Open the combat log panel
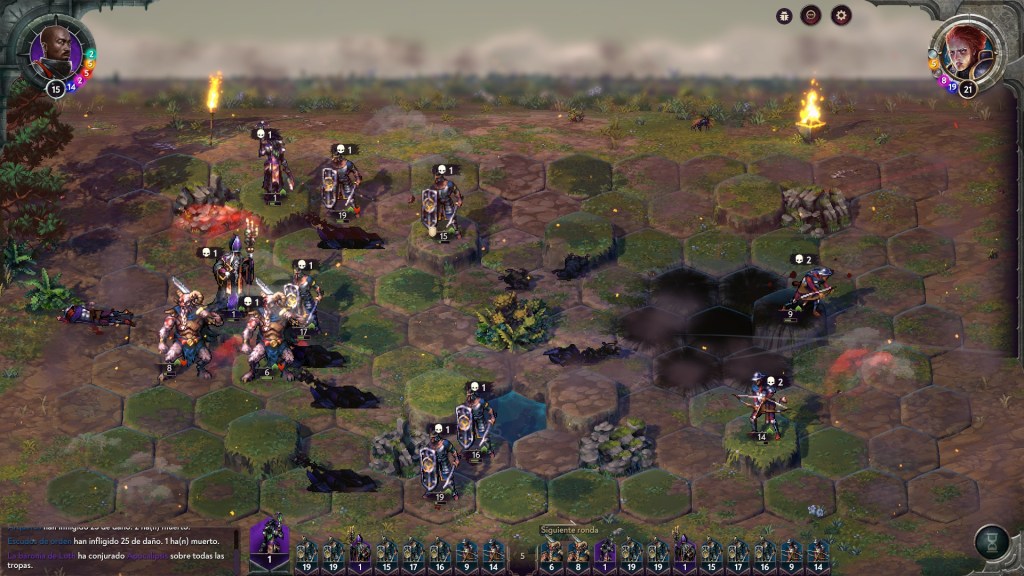This screenshot has width=1024, height=576. 118,548
